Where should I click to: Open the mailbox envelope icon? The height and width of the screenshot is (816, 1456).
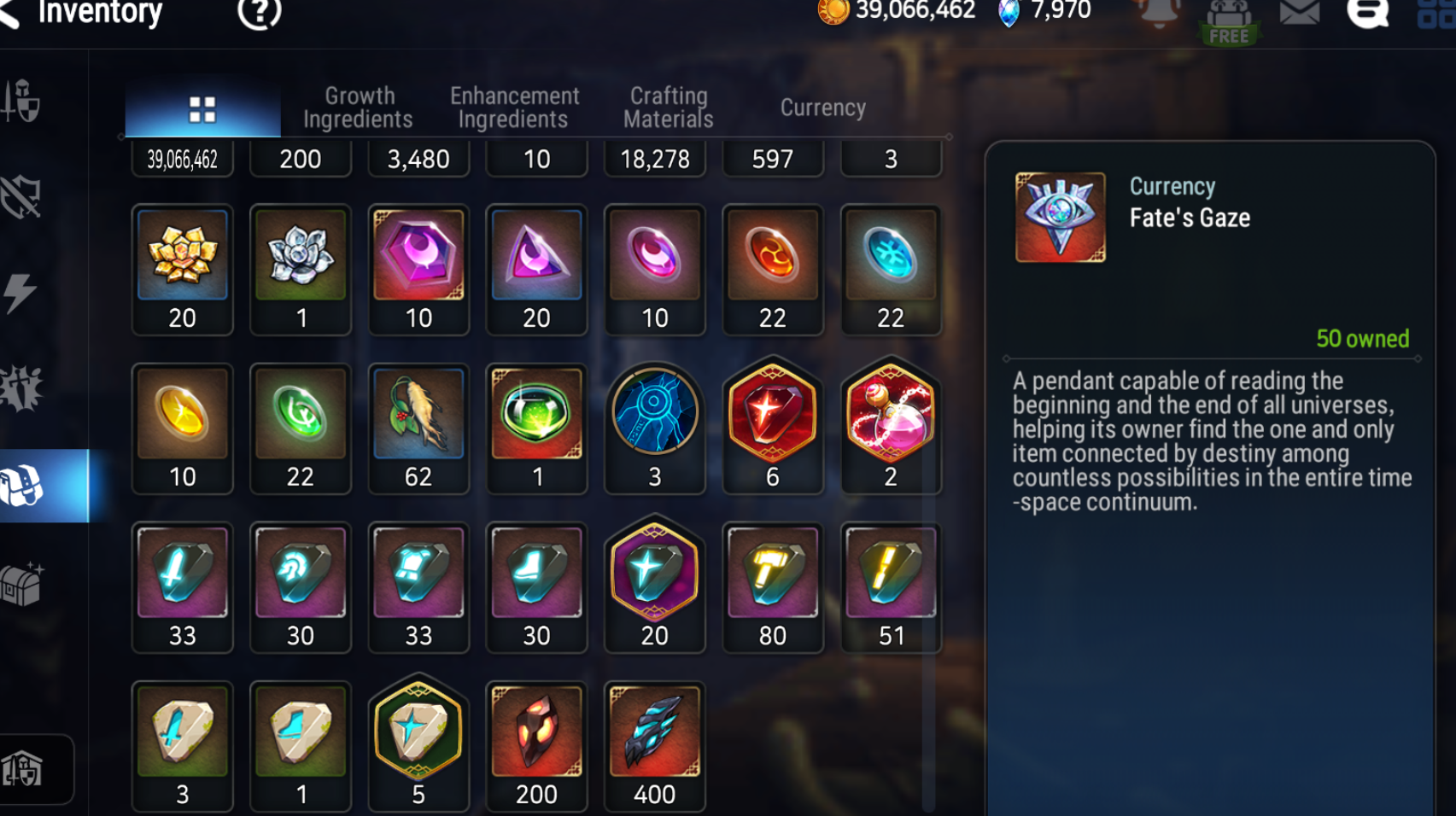pyautogui.click(x=1299, y=14)
